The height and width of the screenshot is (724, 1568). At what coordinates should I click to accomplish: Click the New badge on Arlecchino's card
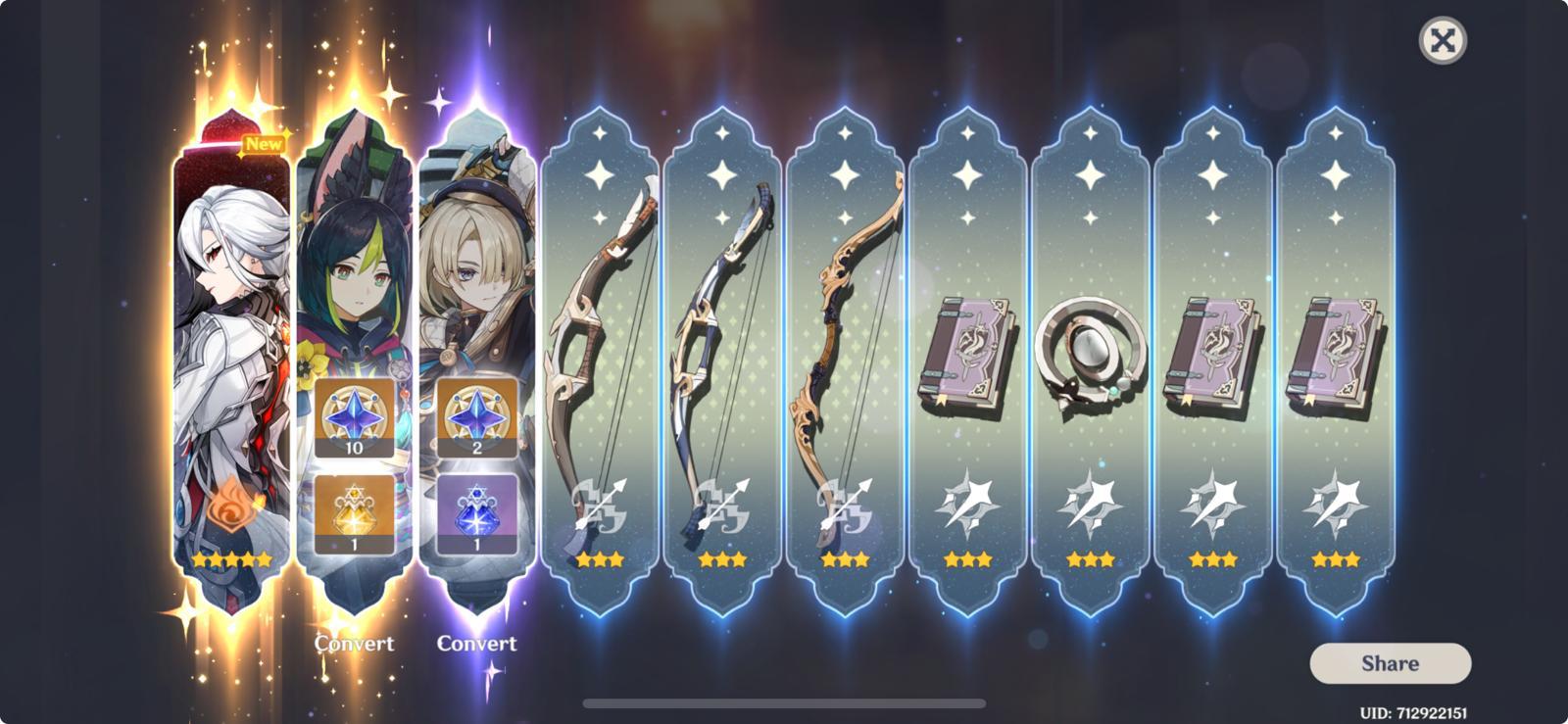(261, 145)
